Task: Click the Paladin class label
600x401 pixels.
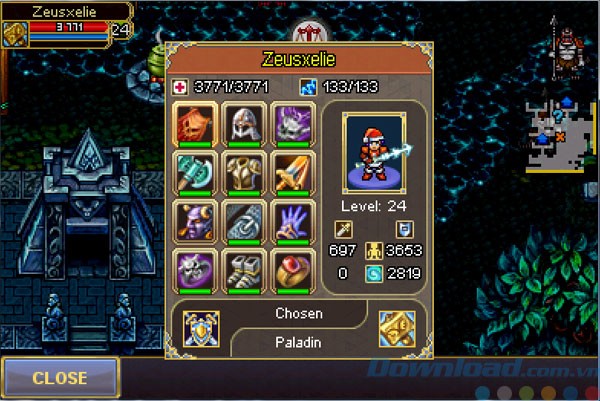Action: pyautogui.click(x=299, y=342)
